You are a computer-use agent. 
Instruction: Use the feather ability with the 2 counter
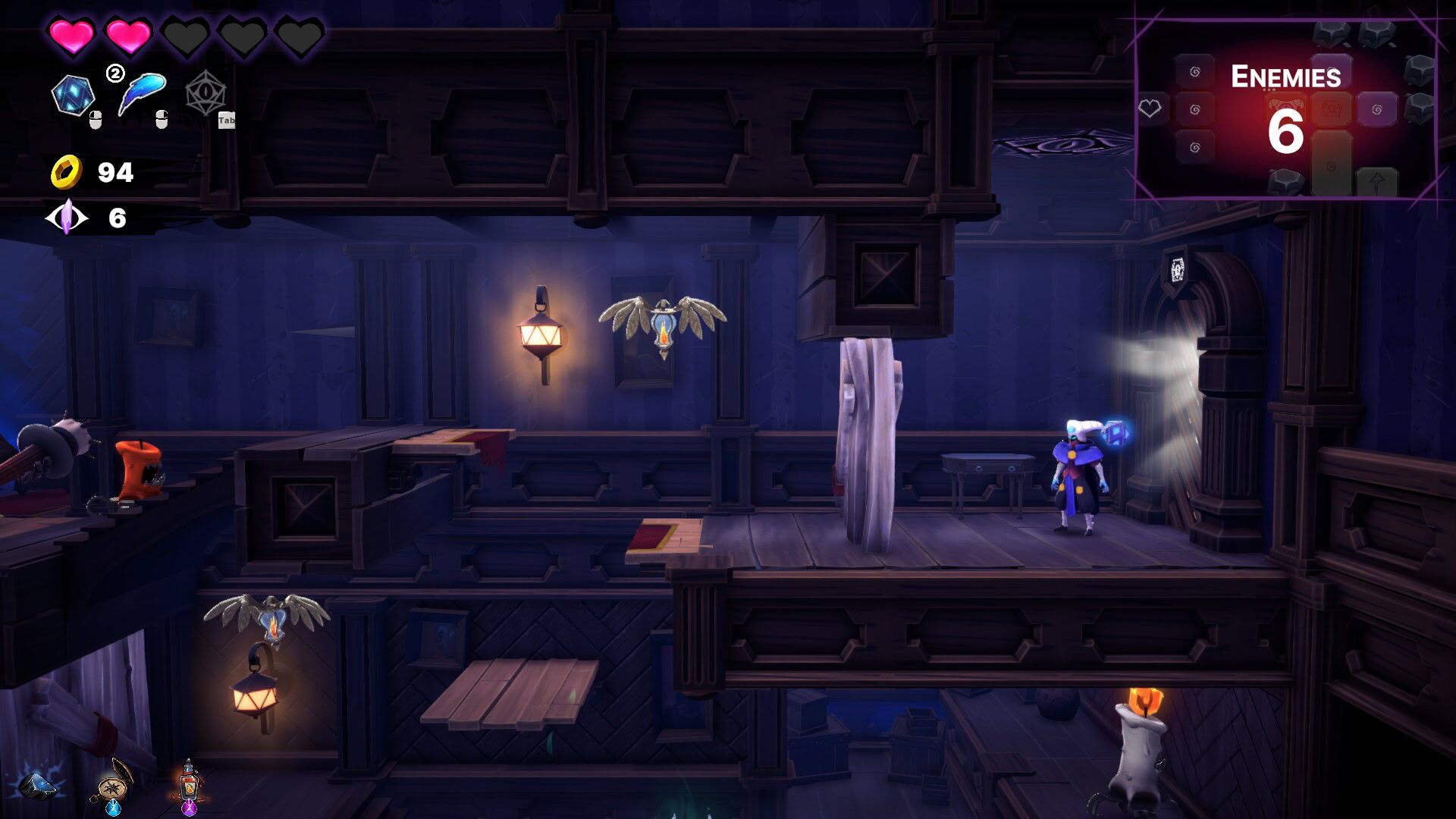143,91
